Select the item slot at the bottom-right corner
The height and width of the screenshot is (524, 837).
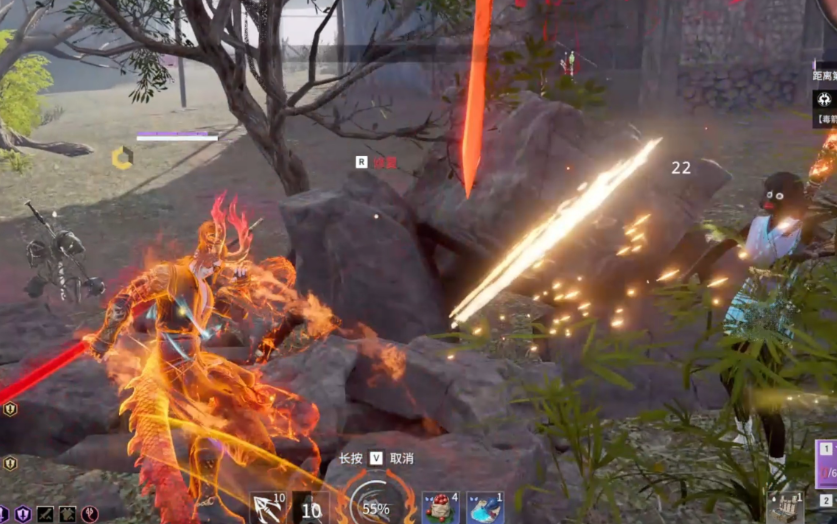[x=785, y=508]
